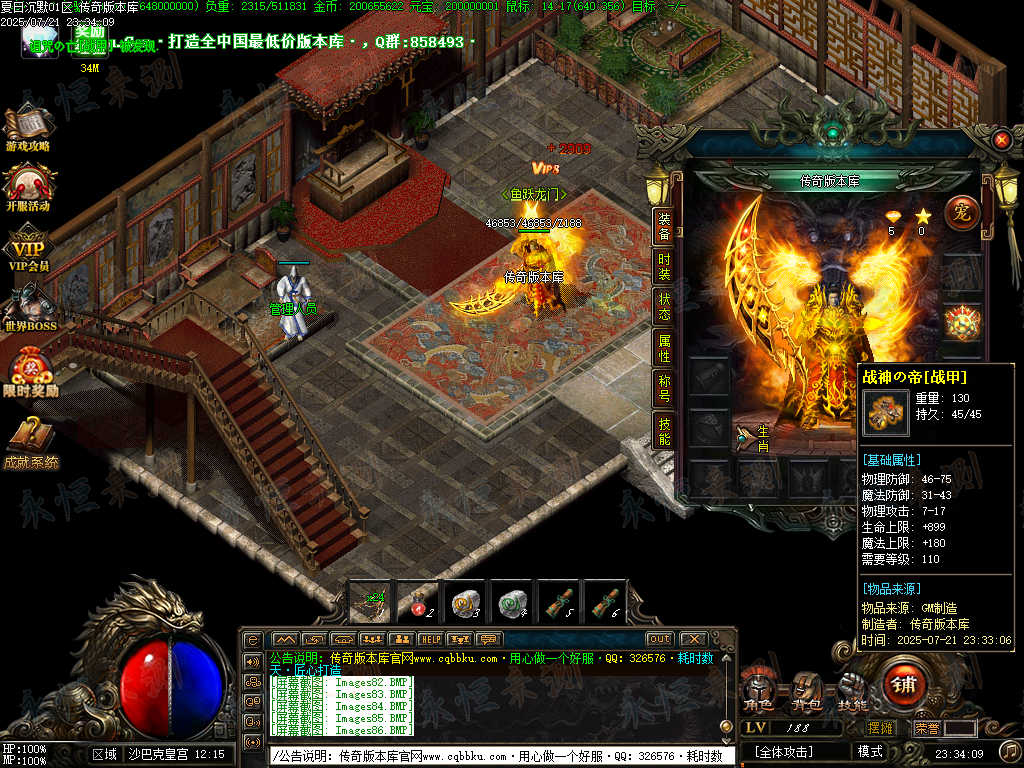Open the 状态 status tab
Screen dimensions: 1024x768
pyautogui.click(x=664, y=307)
